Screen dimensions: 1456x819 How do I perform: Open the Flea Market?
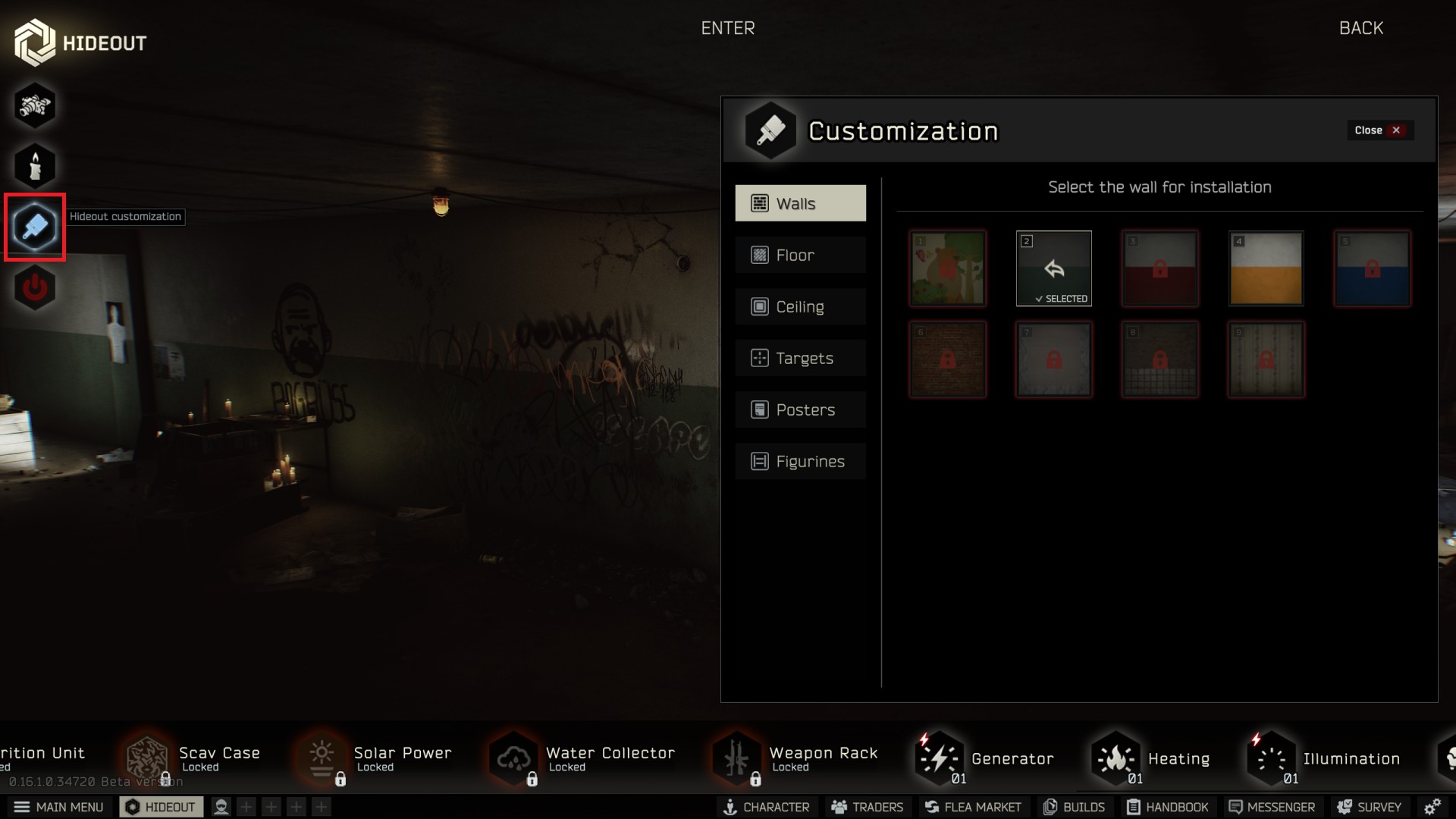pyautogui.click(x=973, y=807)
